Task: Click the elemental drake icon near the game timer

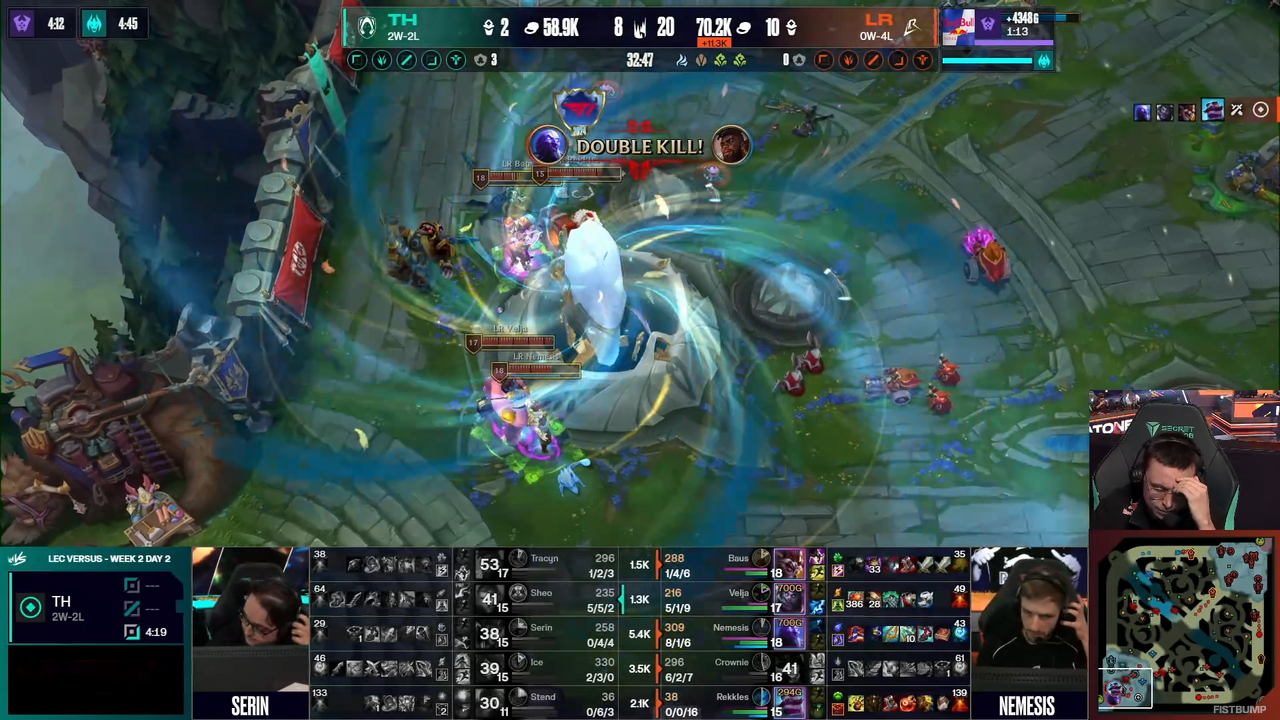Action: point(681,61)
